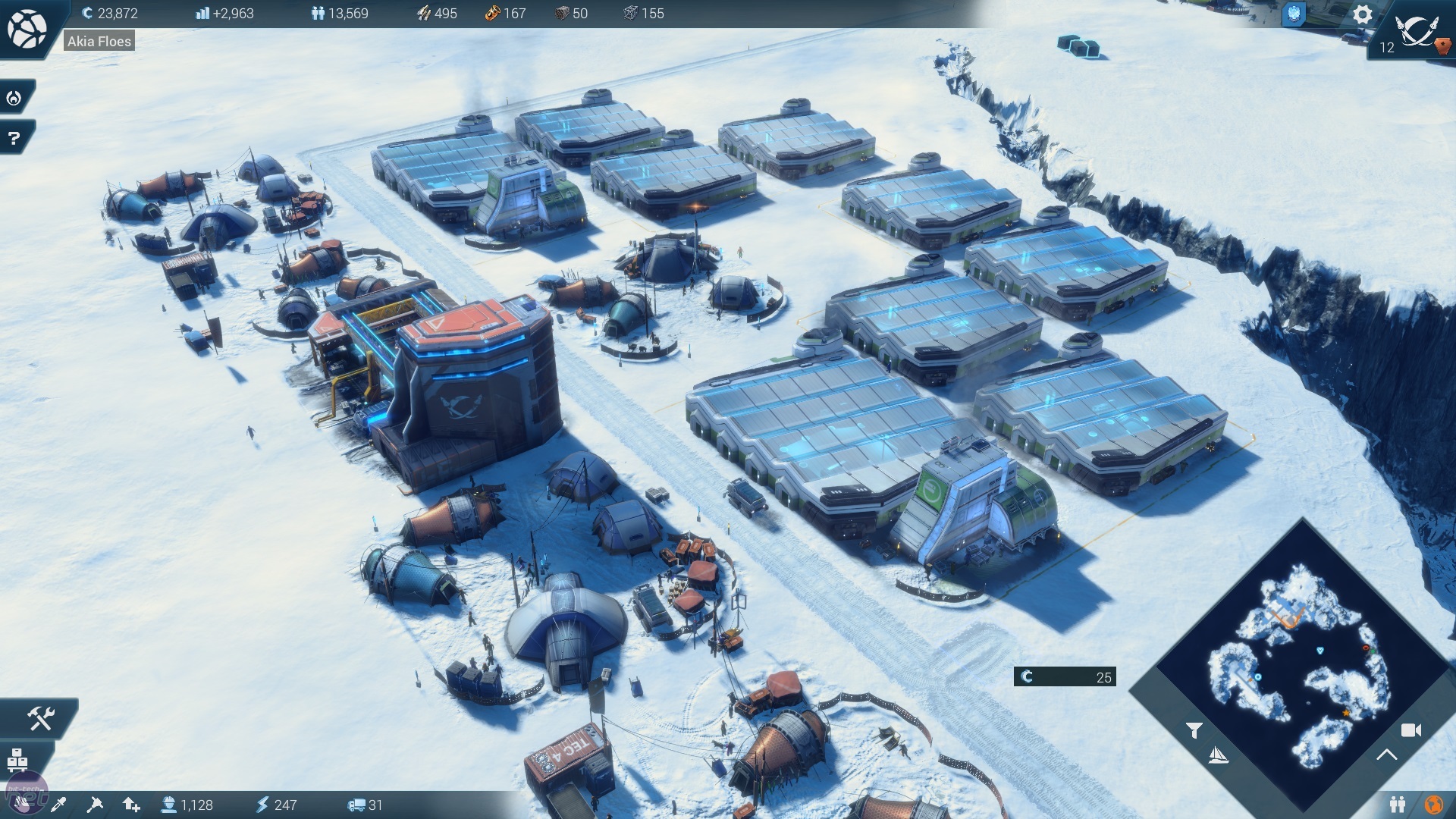This screenshot has width=1456, height=819.
Task: Click the upward chevron by the minimap
Action: coord(1387,755)
